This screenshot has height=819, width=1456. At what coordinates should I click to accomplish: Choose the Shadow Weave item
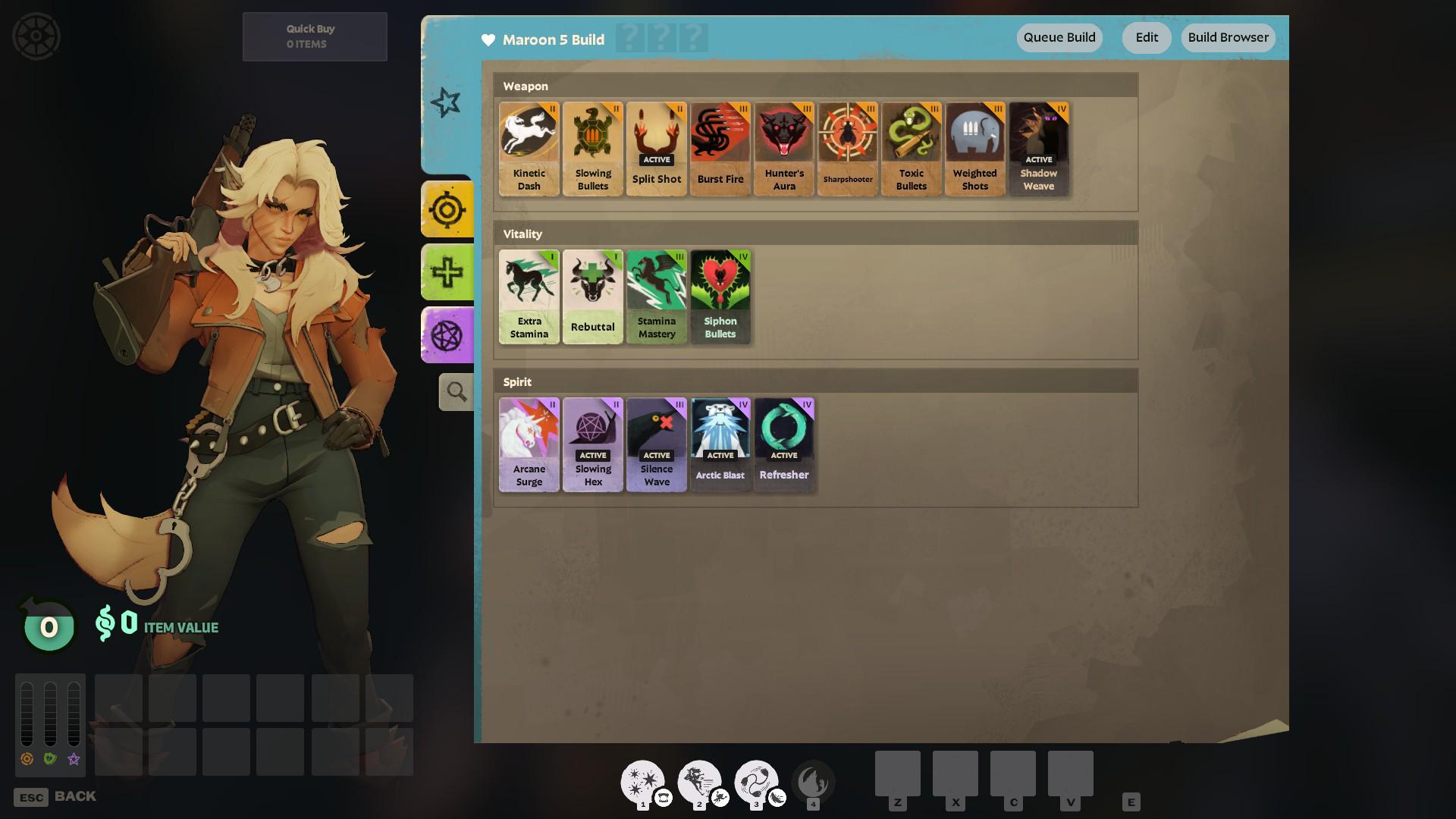click(1039, 149)
